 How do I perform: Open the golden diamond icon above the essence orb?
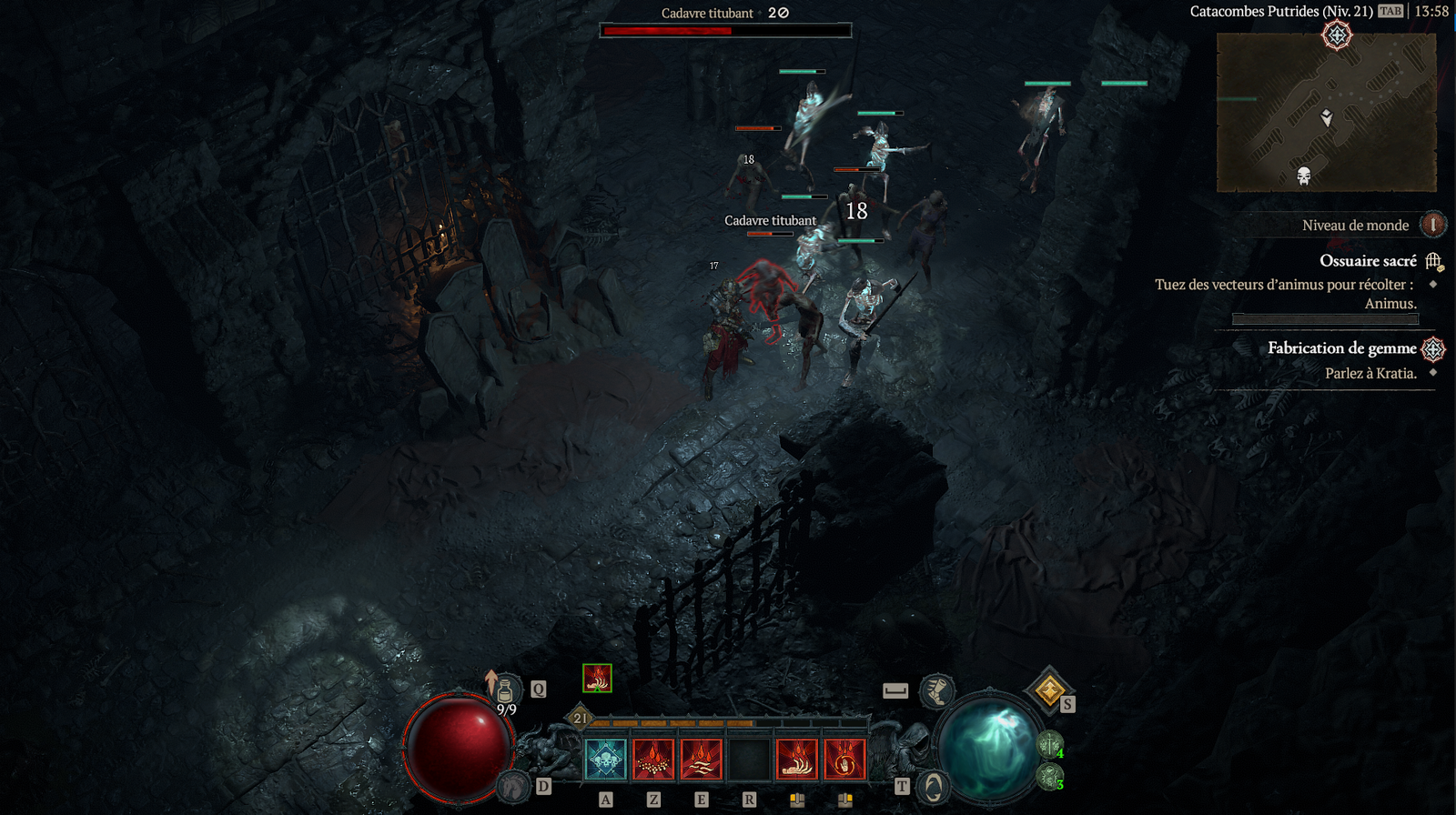coord(1048,690)
